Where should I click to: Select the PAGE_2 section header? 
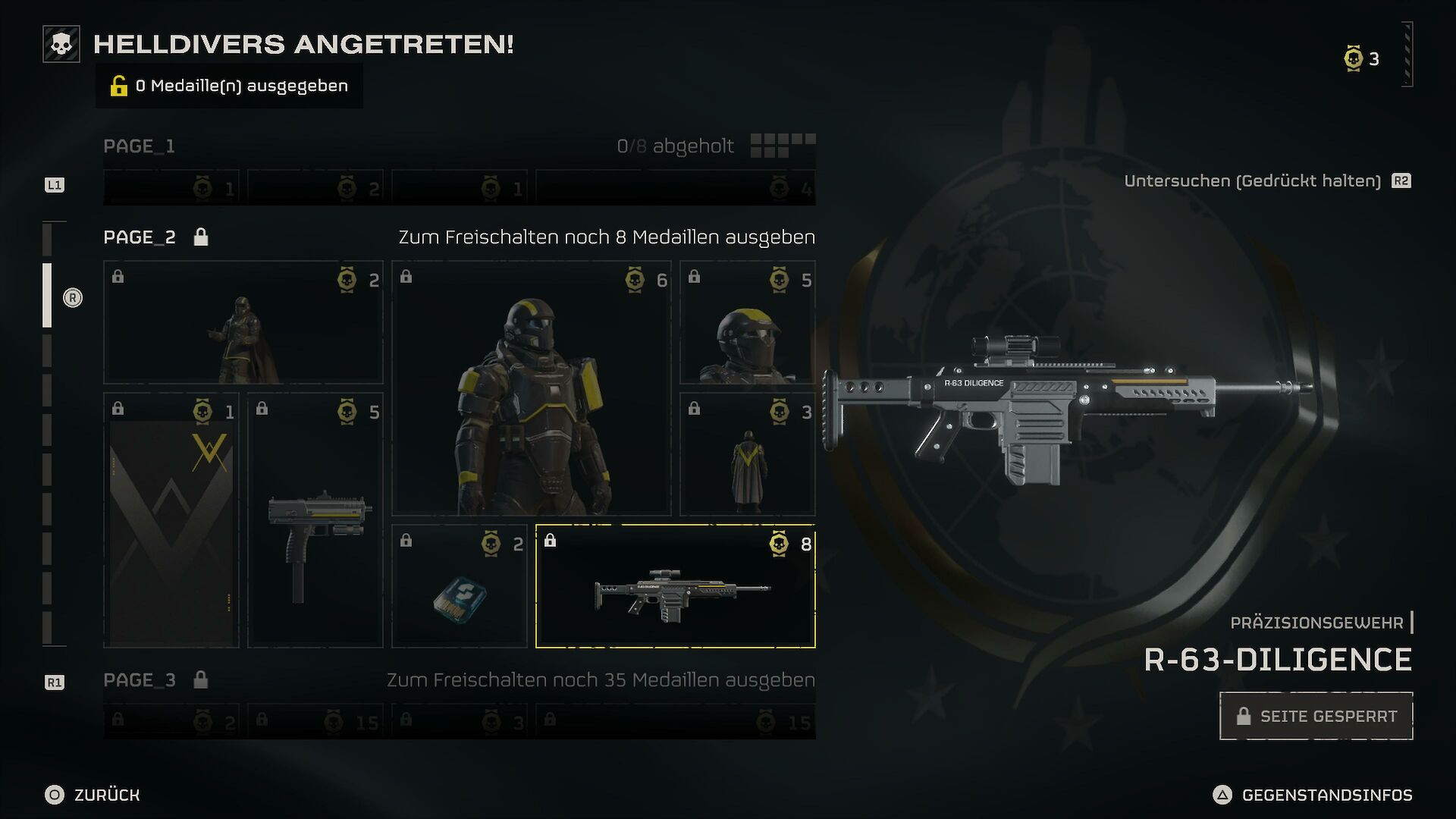[x=140, y=237]
